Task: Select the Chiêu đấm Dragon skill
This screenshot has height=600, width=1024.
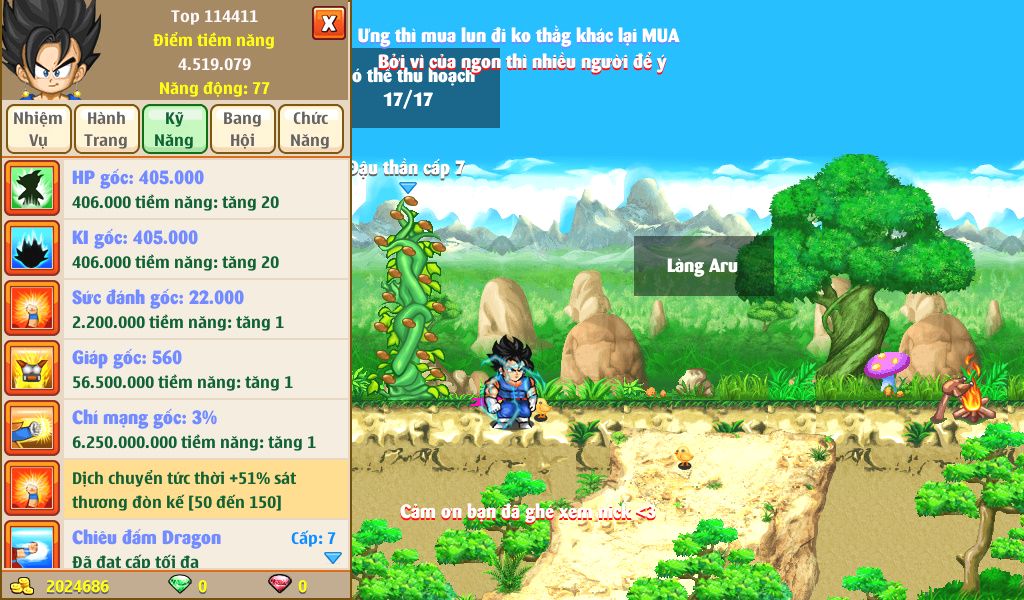Action: coord(175,546)
